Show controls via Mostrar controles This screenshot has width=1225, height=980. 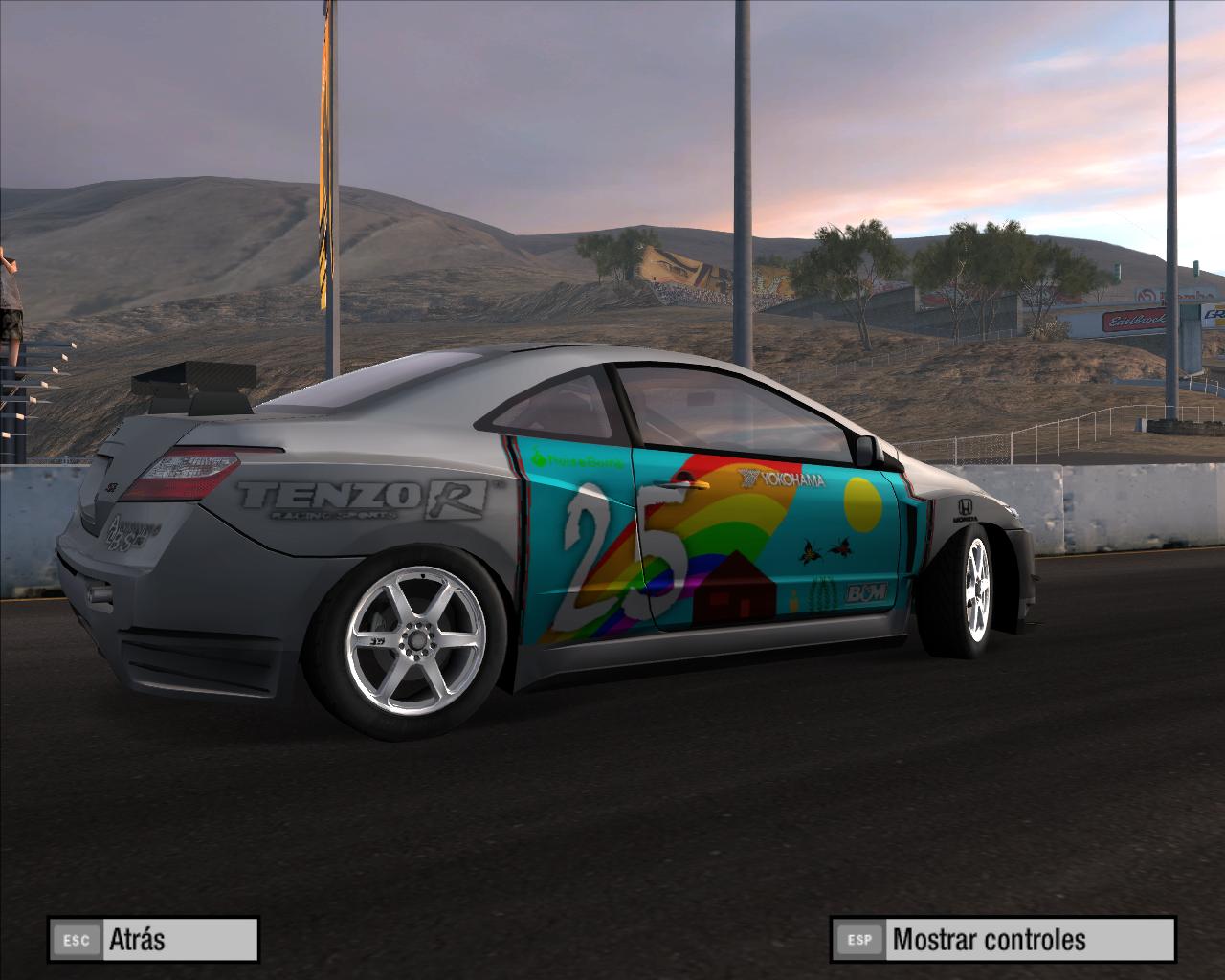[x=1002, y=939]
